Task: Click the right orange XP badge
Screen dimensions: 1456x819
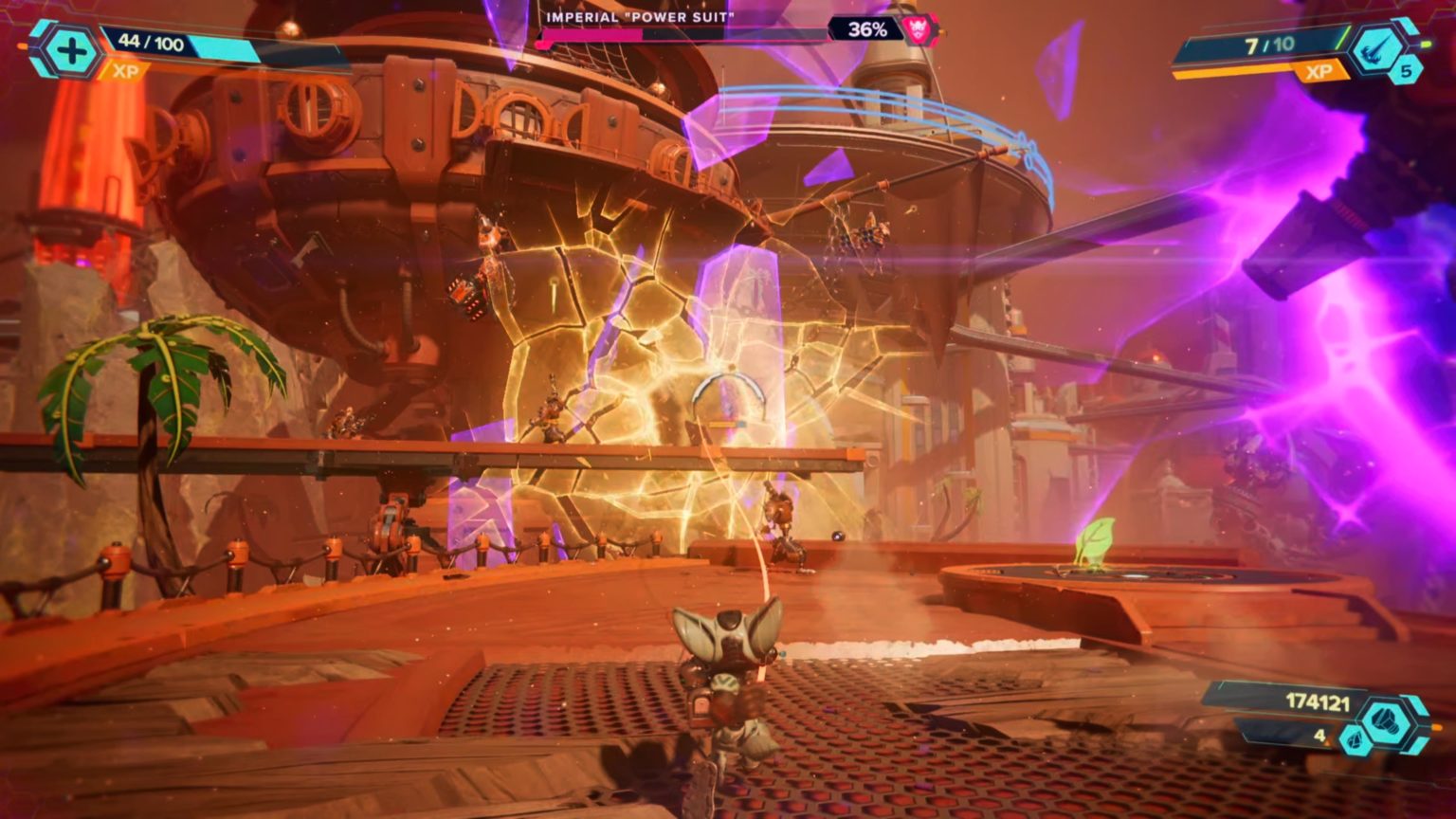Action: click(x=1319, y=71)
